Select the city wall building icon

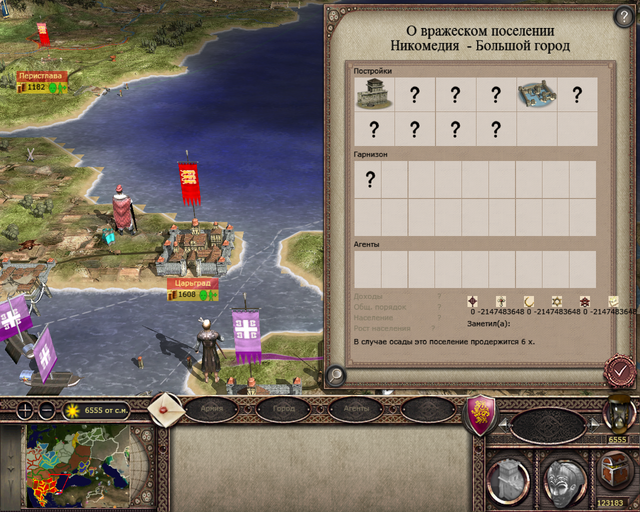click(x=374, y=95)
